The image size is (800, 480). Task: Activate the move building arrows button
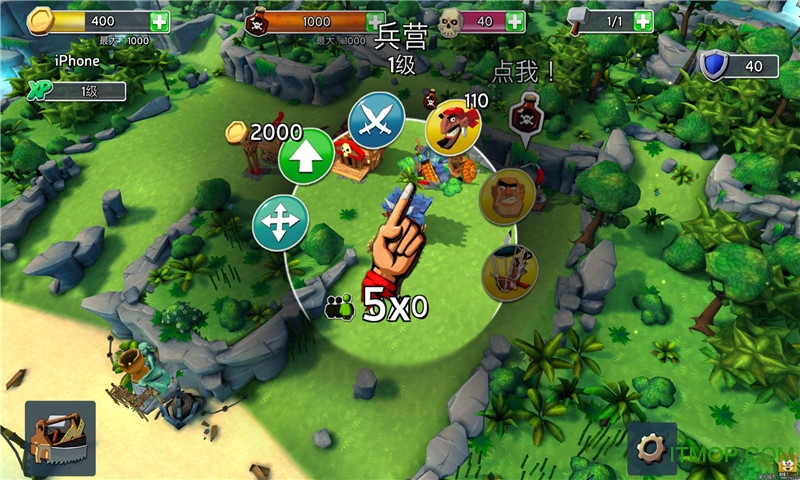(x=281, y=222)
